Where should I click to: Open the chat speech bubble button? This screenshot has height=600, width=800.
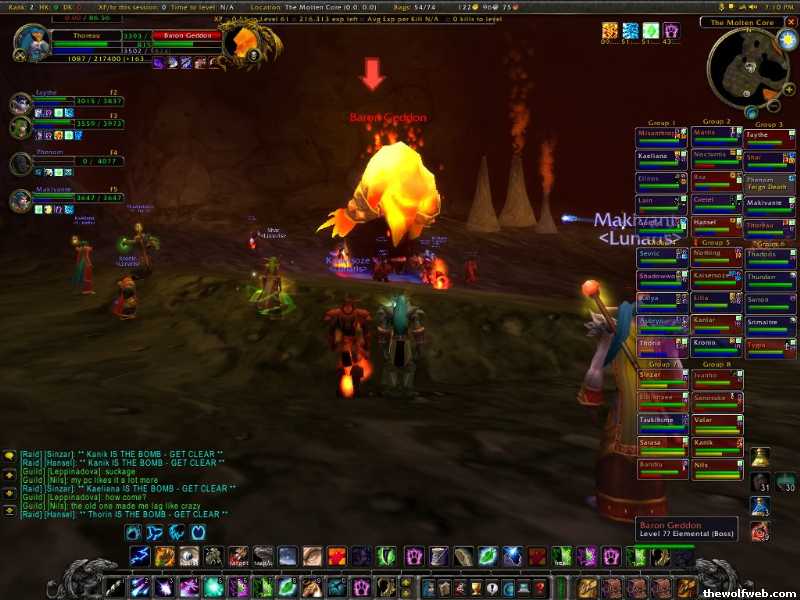point(10,456)
